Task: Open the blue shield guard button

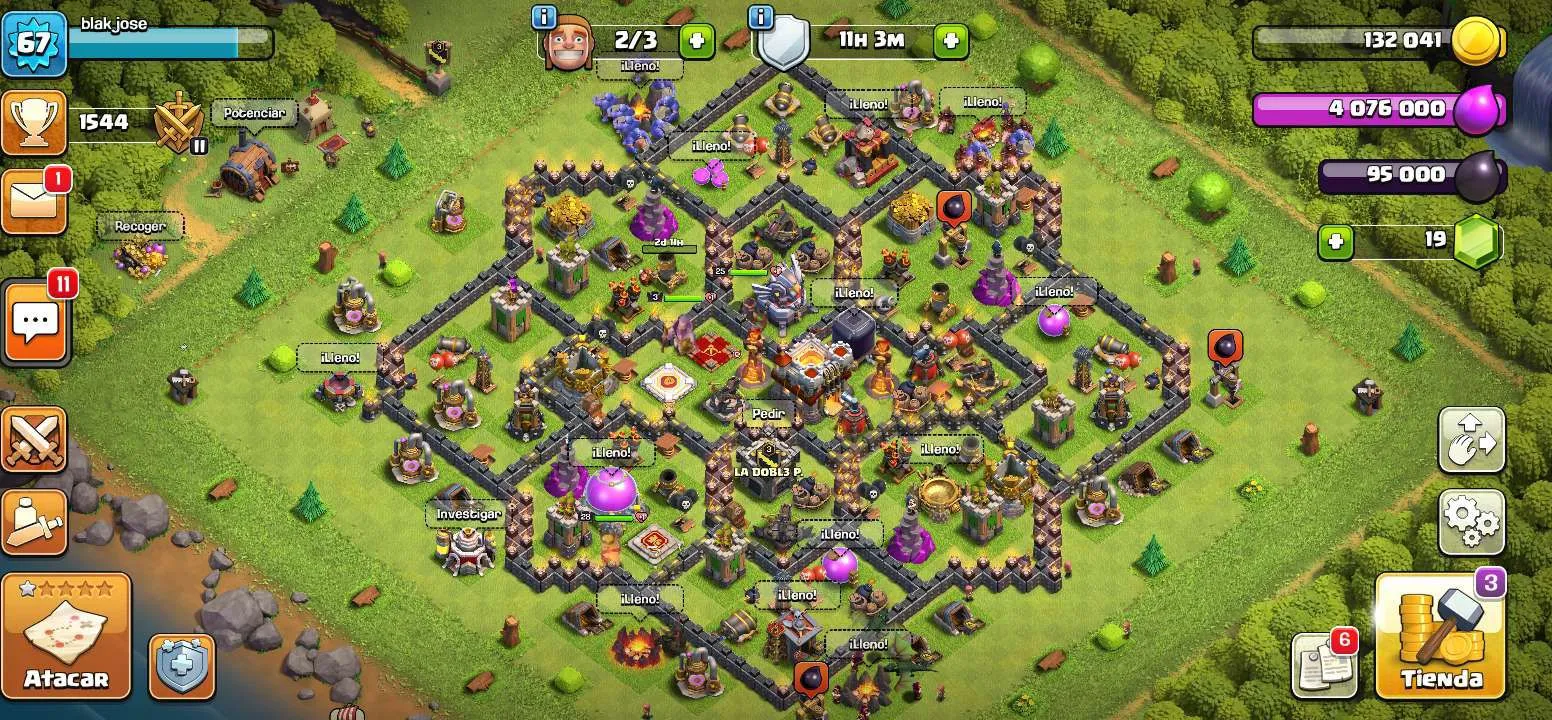Action: pyautogui.click(x=182, y=665)
